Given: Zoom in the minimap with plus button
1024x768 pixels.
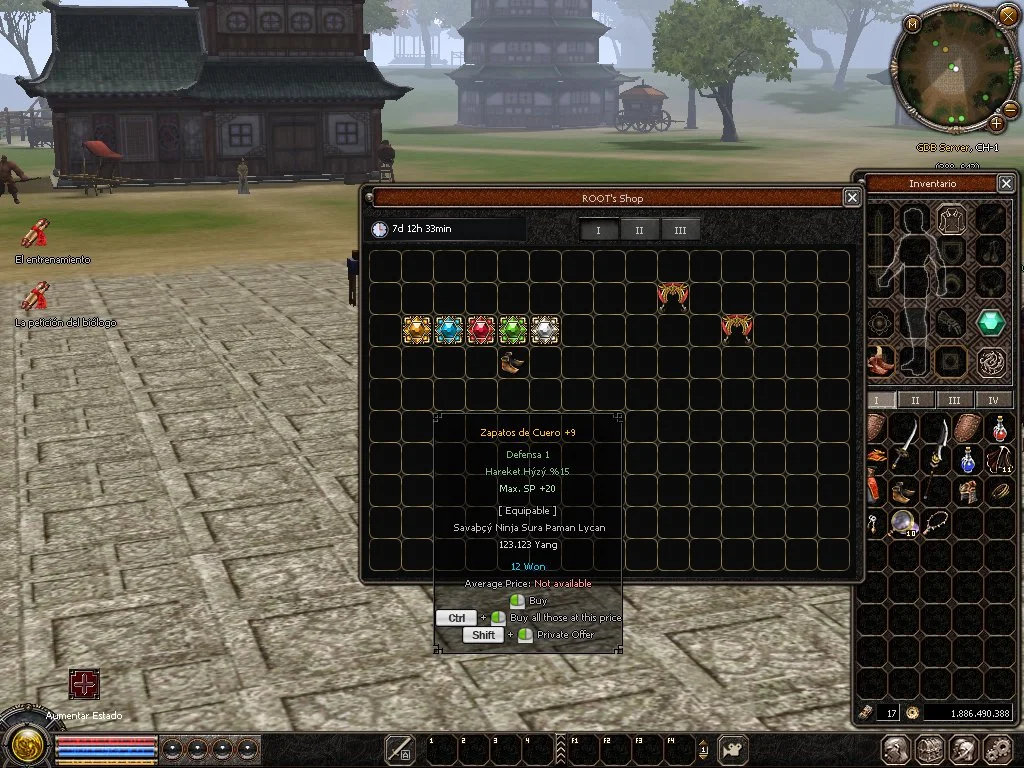Looking at the screenshot, I should [997, 124].
